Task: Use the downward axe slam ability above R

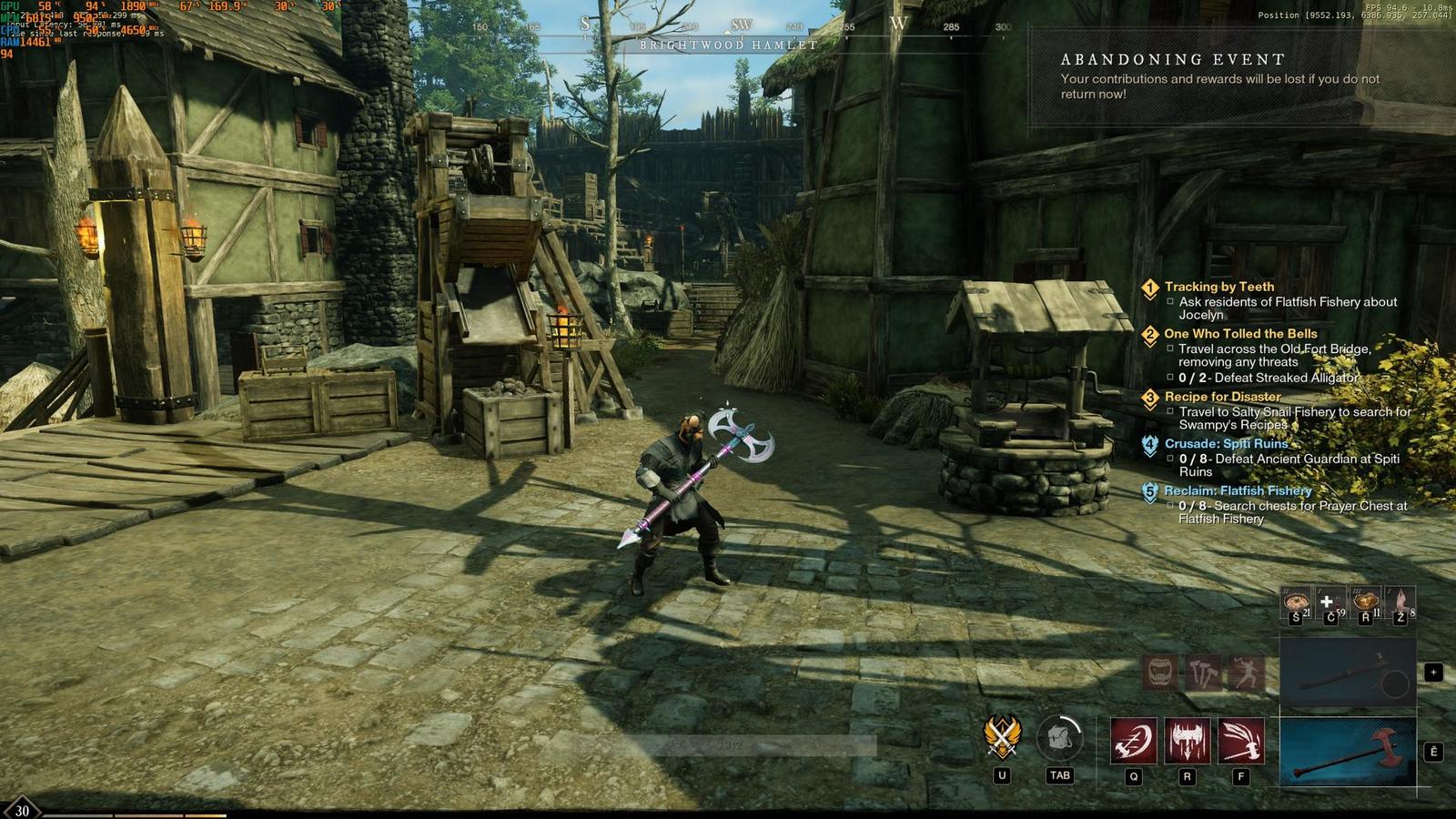Action: [1187, 740]
